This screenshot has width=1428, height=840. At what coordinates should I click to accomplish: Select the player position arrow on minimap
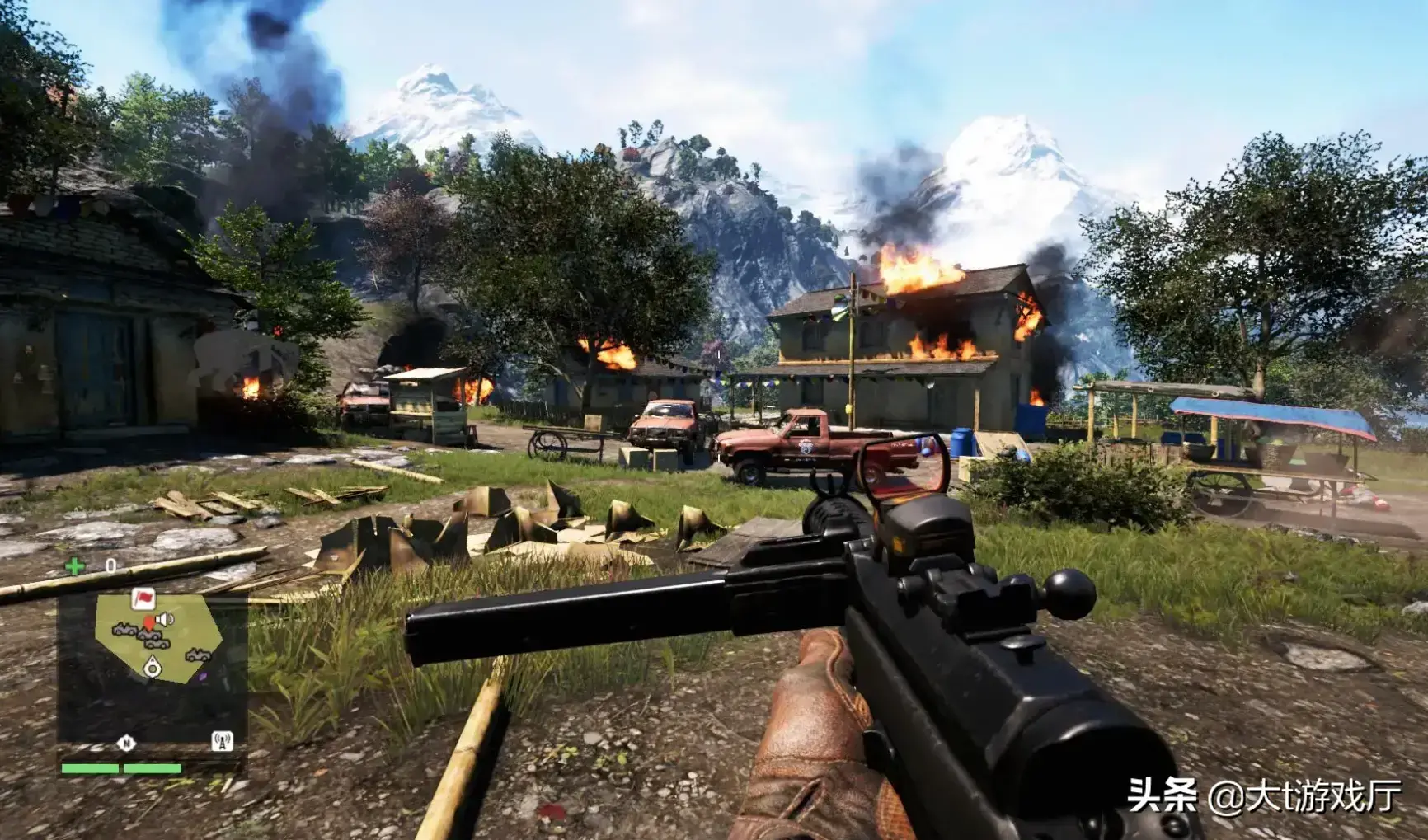153,667
